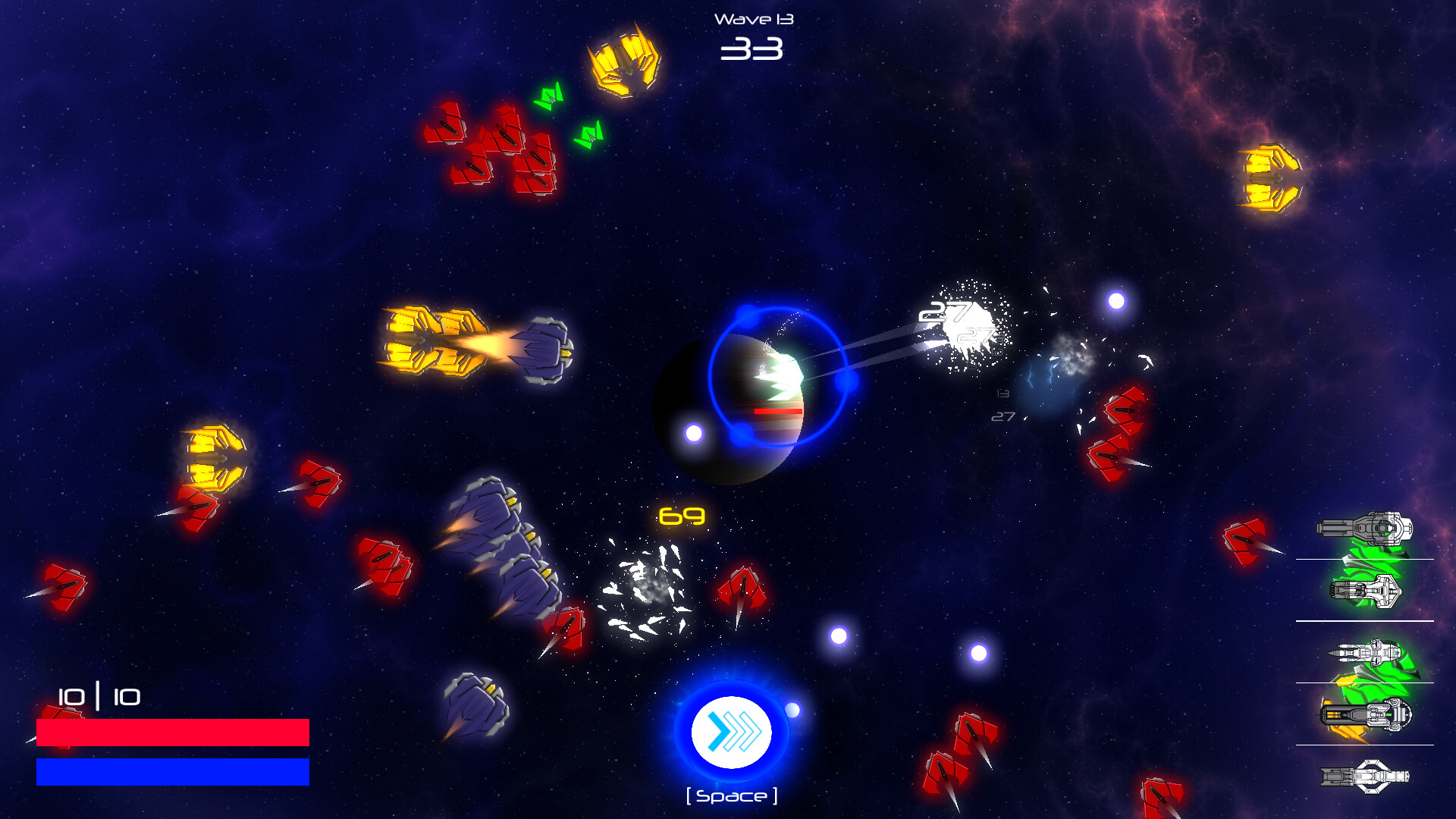1456x819 pixels.
Task: Click the power-up orb beside the Space button
Action: (794, 709)
